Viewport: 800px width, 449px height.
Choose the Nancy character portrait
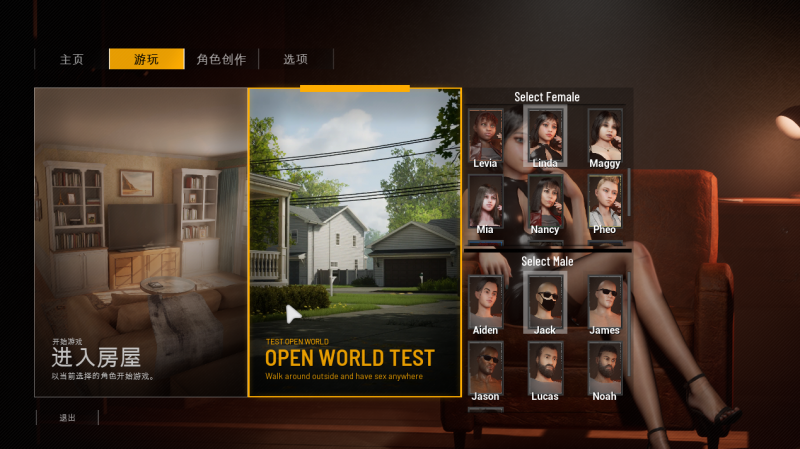[x=545, y=201]
